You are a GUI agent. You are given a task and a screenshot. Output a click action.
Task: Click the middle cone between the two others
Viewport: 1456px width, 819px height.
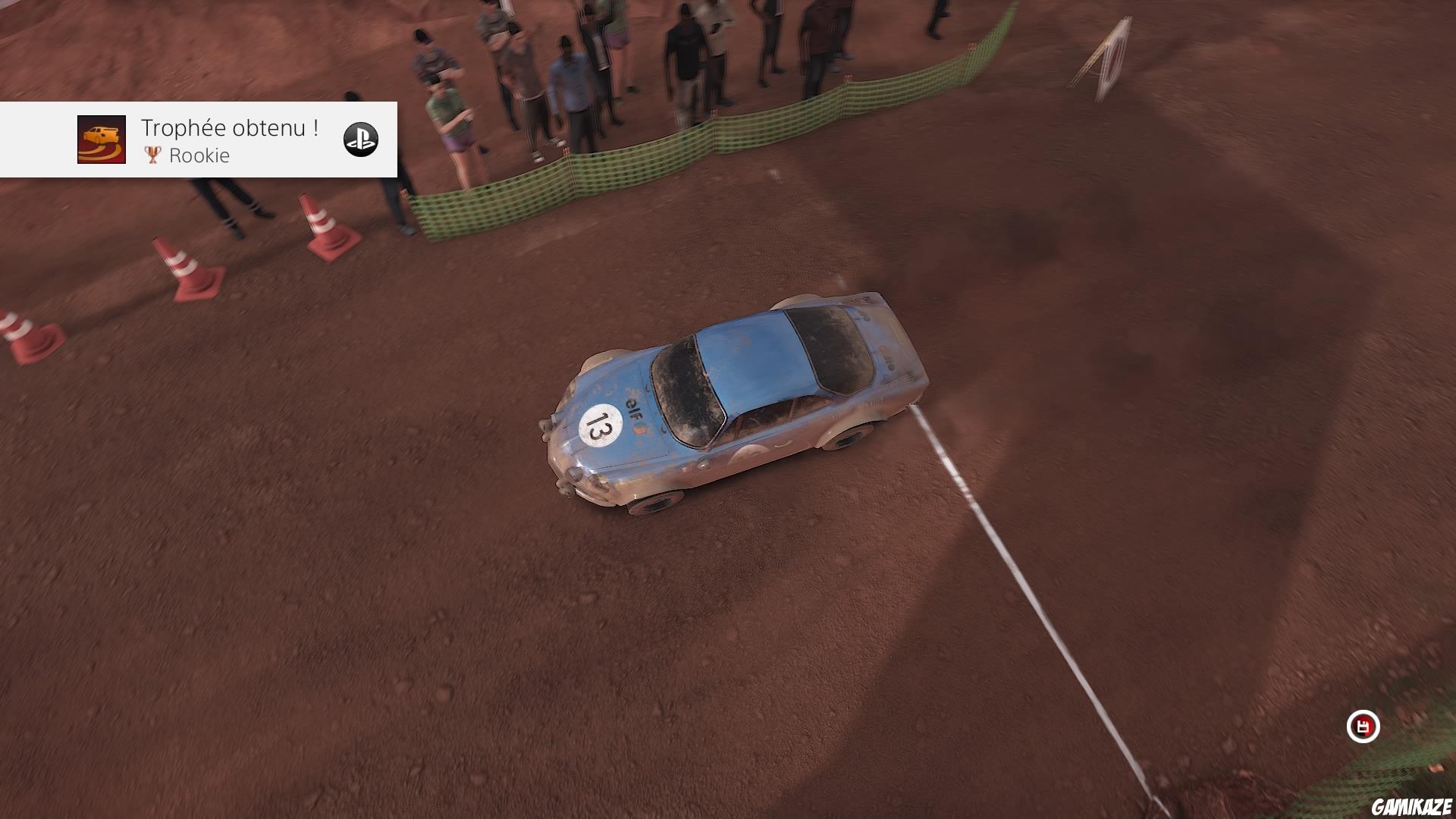click(x=182, y=268)
